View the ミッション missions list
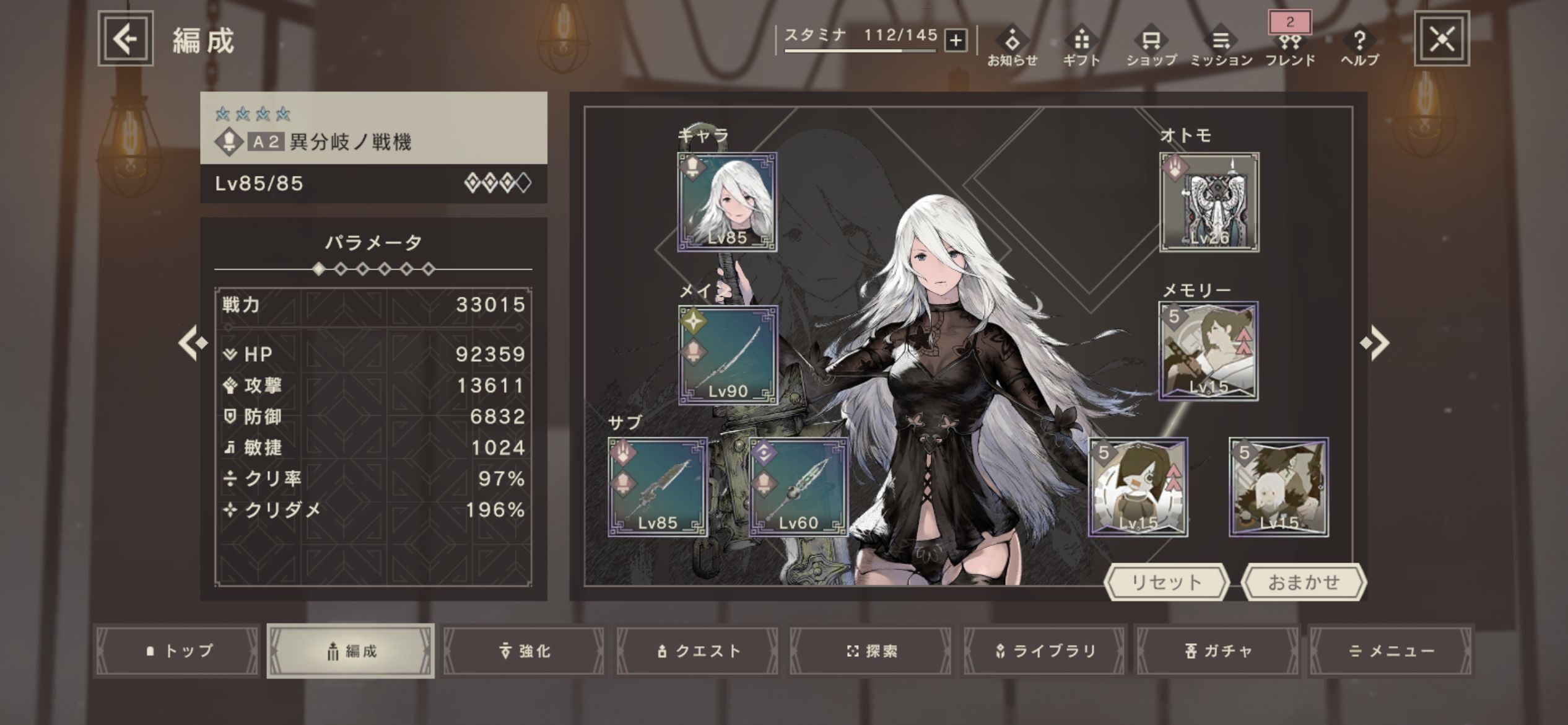Image resolution: width=1568 pixels, height=725 pixels. coord(1221,47)
